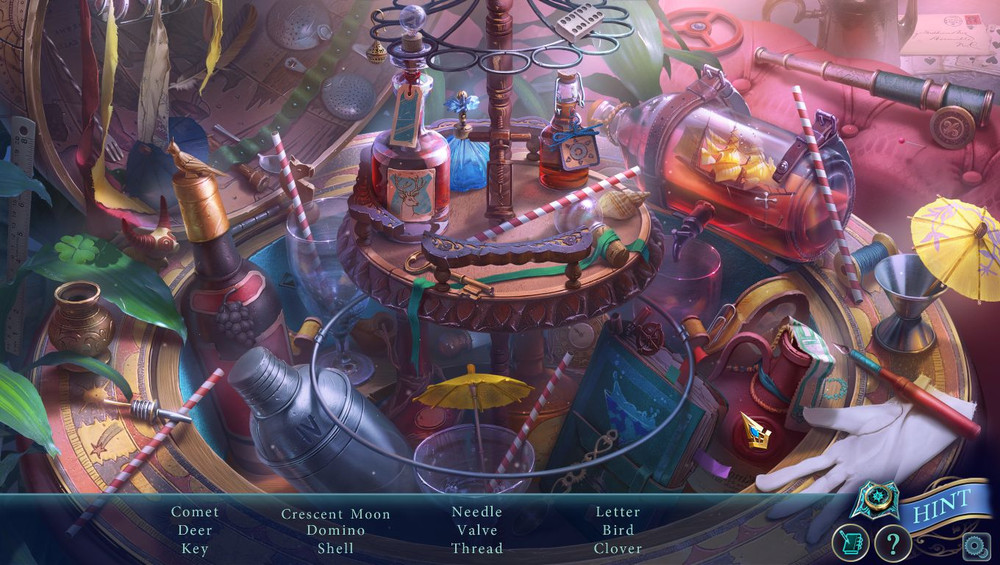The height and width of the screenshot is (565, 1000).
Task: Use the HINT button
Action: click(x=940, y=507)
